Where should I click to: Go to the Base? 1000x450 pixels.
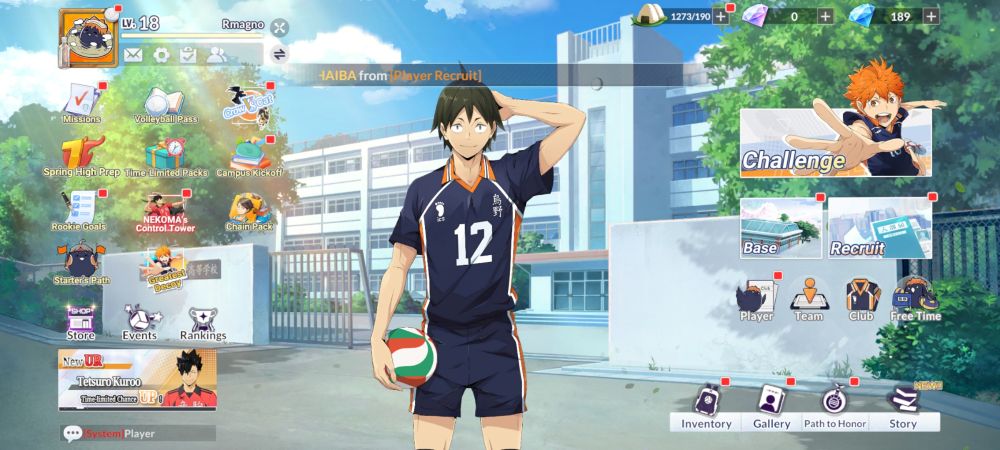[780, 228]
